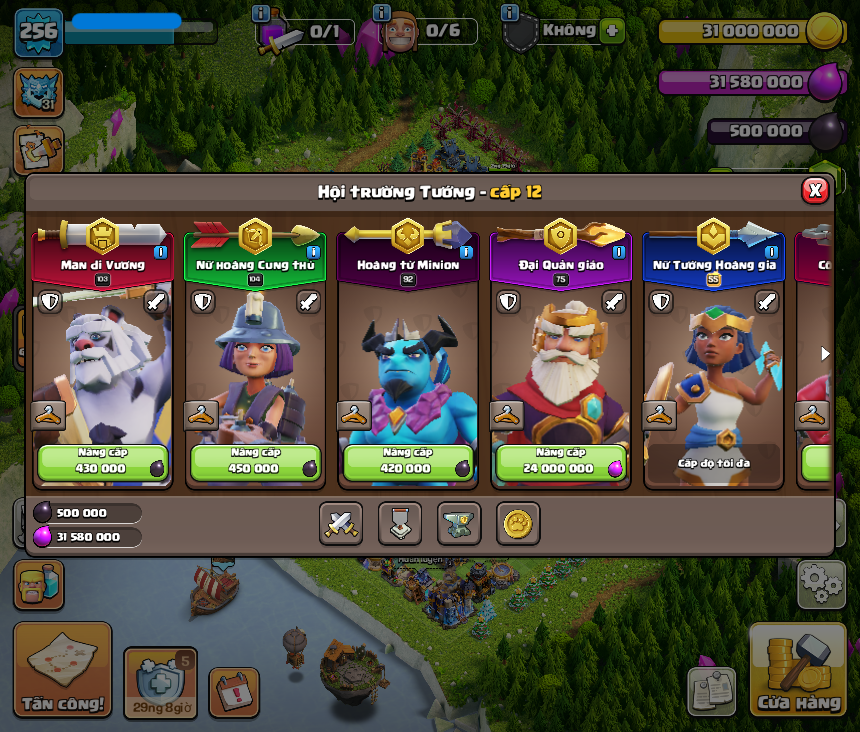Viewport: 860px width, 732px height.
Task: Open the settings gears
Action: 820,584
